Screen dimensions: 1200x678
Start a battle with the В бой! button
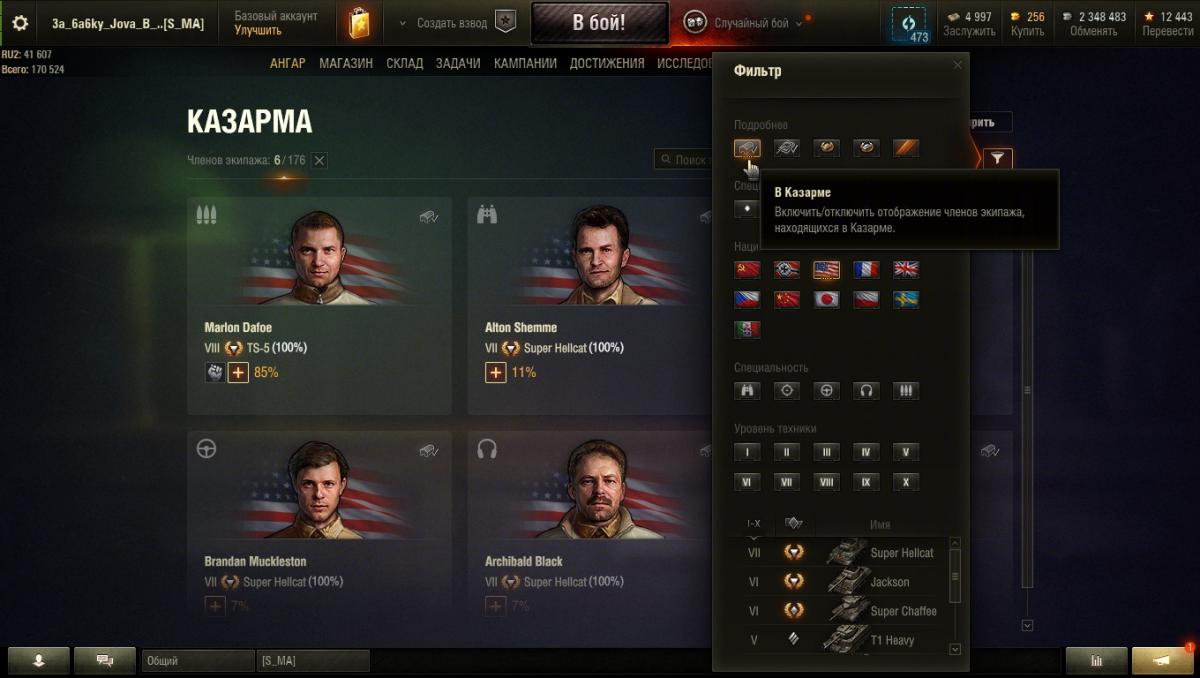599,22
